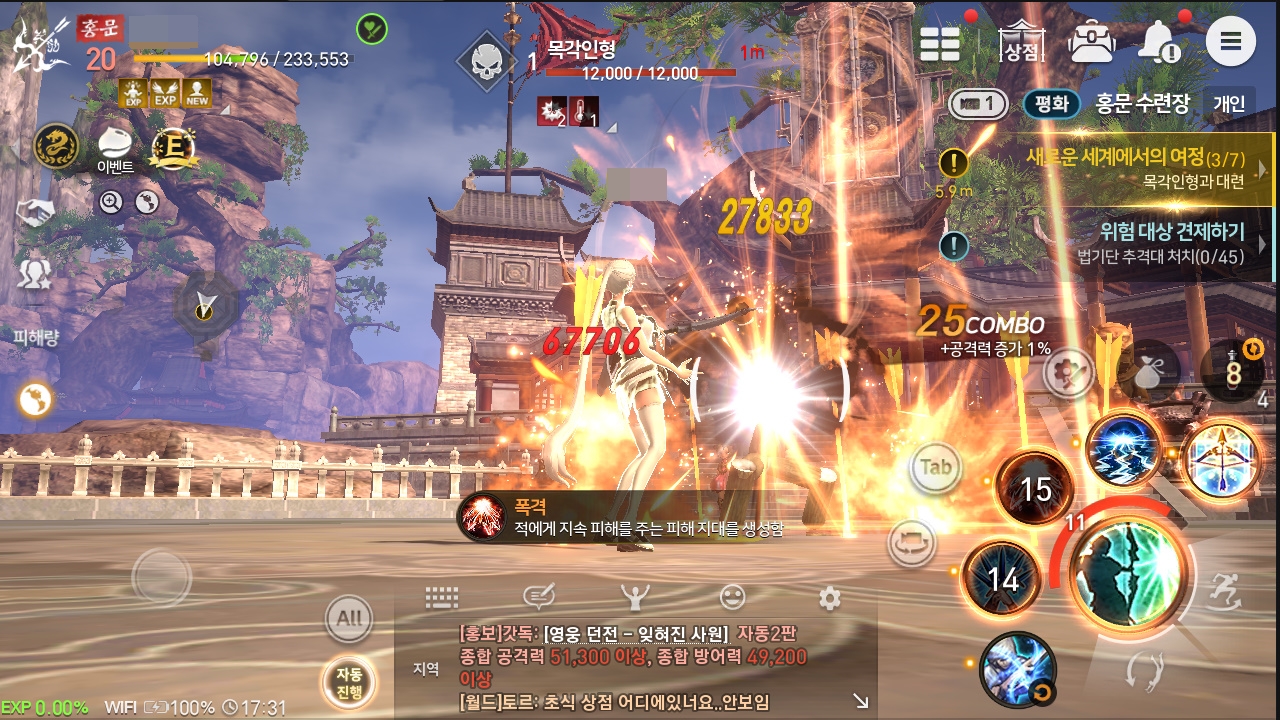This screenshot has width=1280, height=720.
Task: Open the inventory bag icon
Action: pyautogui.click(x=1092, y=42)
